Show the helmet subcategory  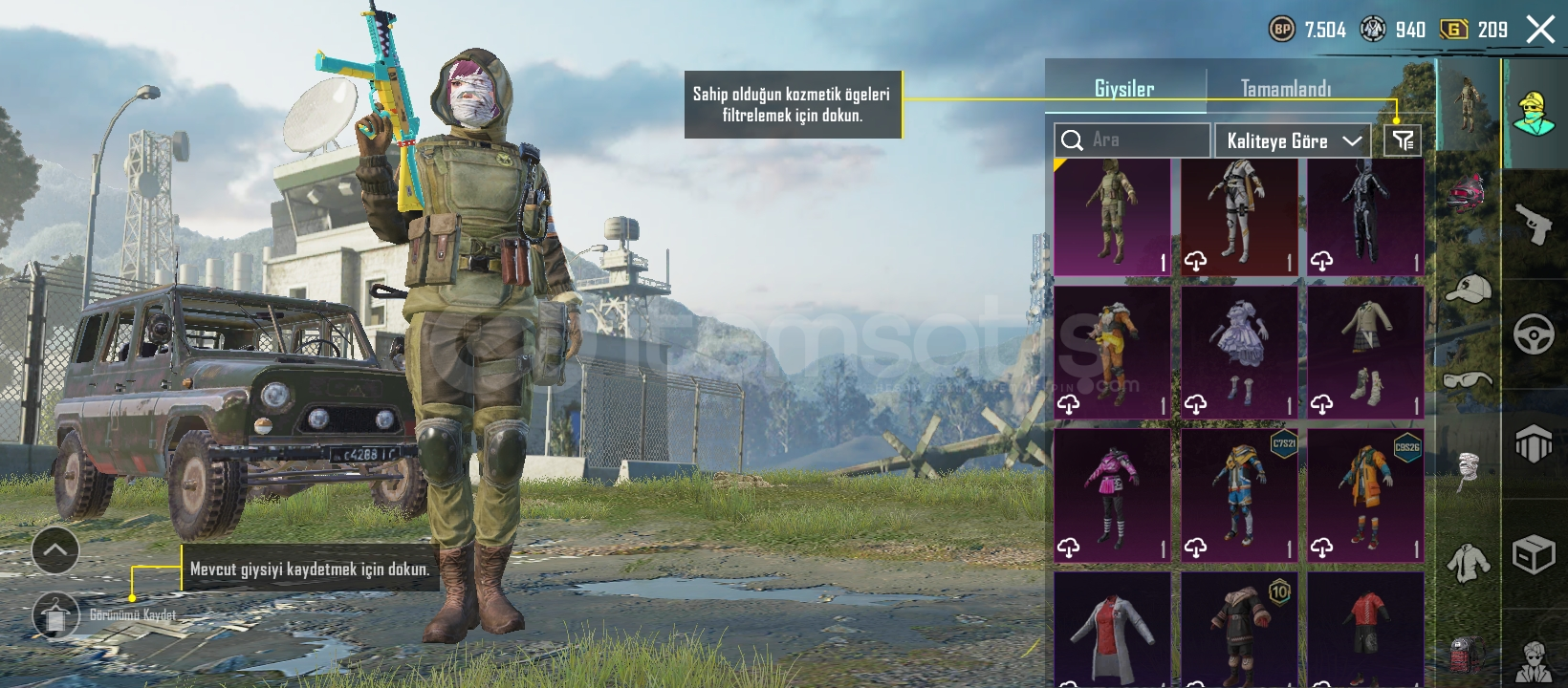coord(1467,192)
